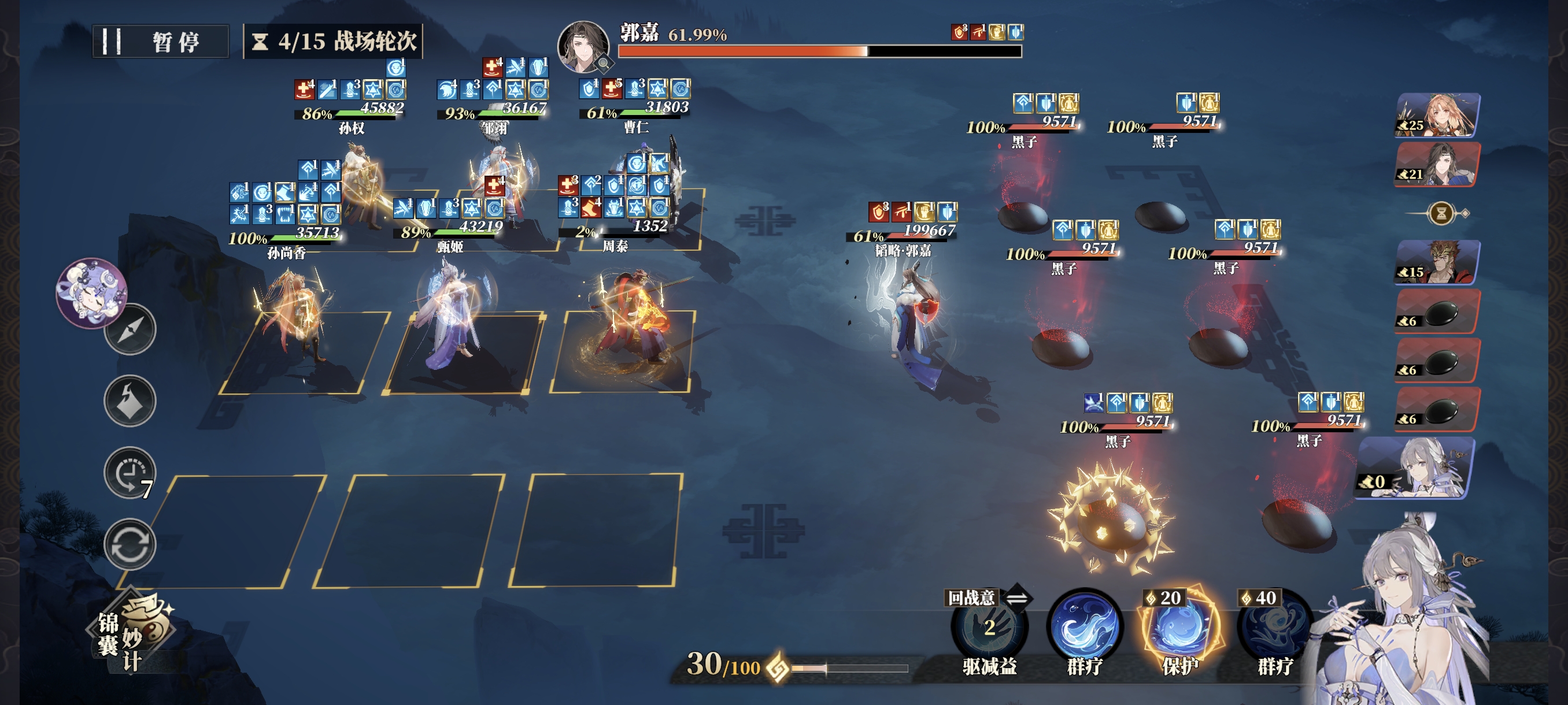Toggle the circular arrows refresh button

click(130, 544)
